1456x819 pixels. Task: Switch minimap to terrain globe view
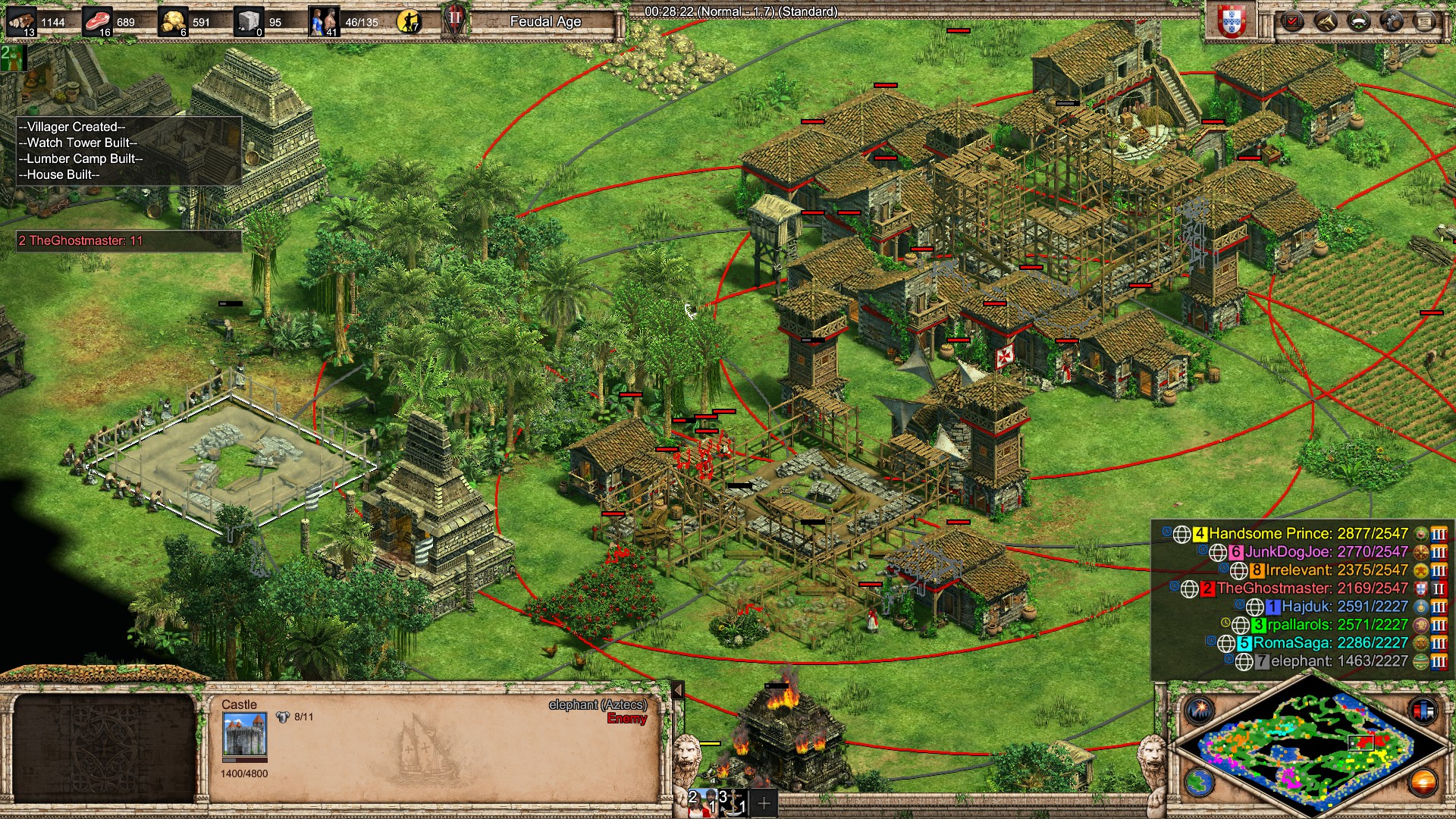[1200, 782]
